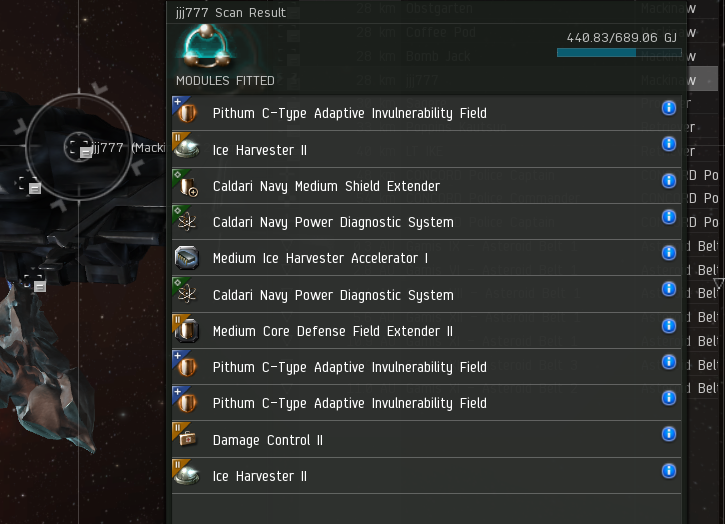Select the Caldari Navy Medium Shield Extender row
Screen dimensions: 725x524
pos(326,186)
